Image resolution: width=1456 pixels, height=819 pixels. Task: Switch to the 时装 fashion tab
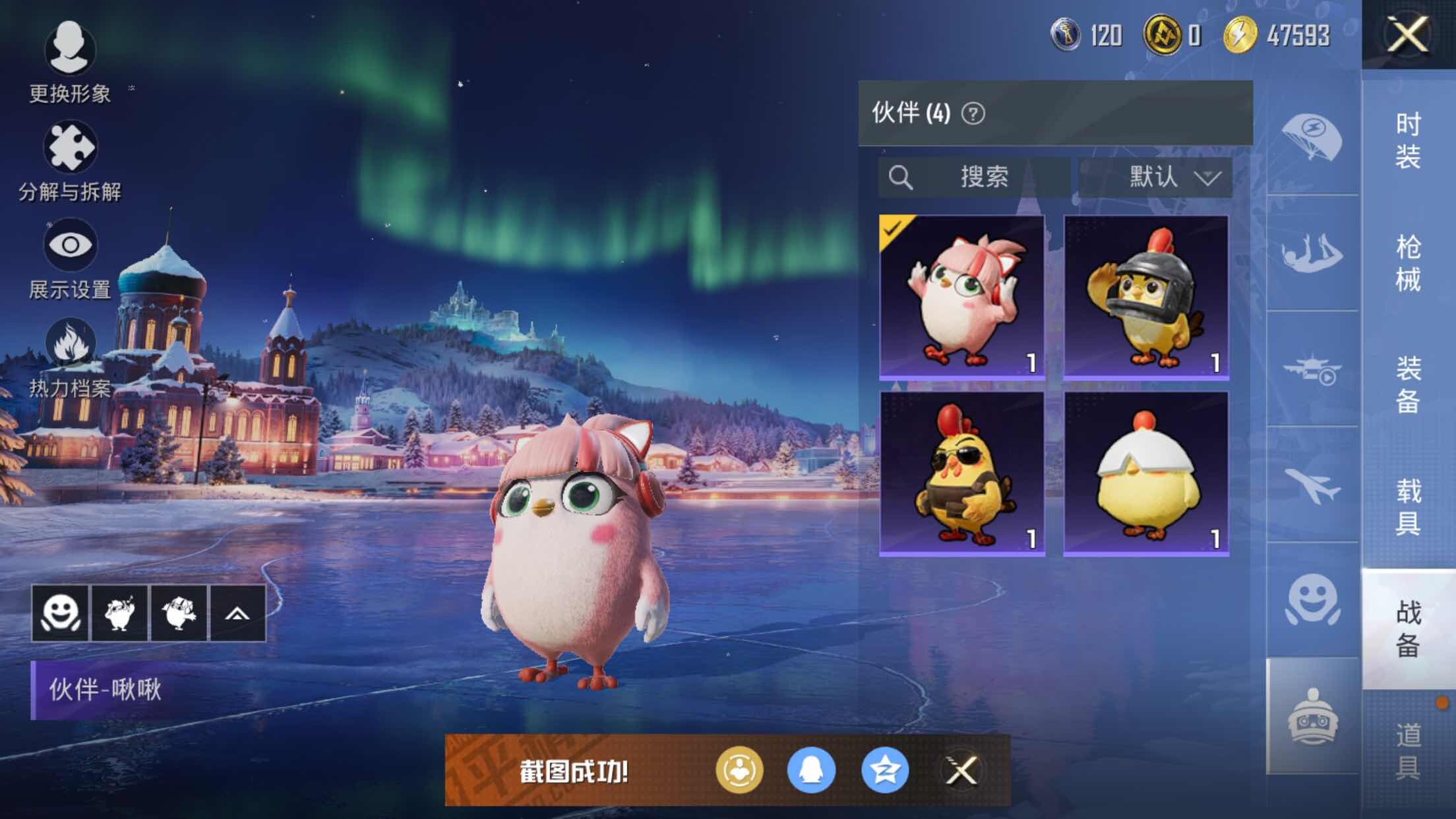coord(1408,140)
